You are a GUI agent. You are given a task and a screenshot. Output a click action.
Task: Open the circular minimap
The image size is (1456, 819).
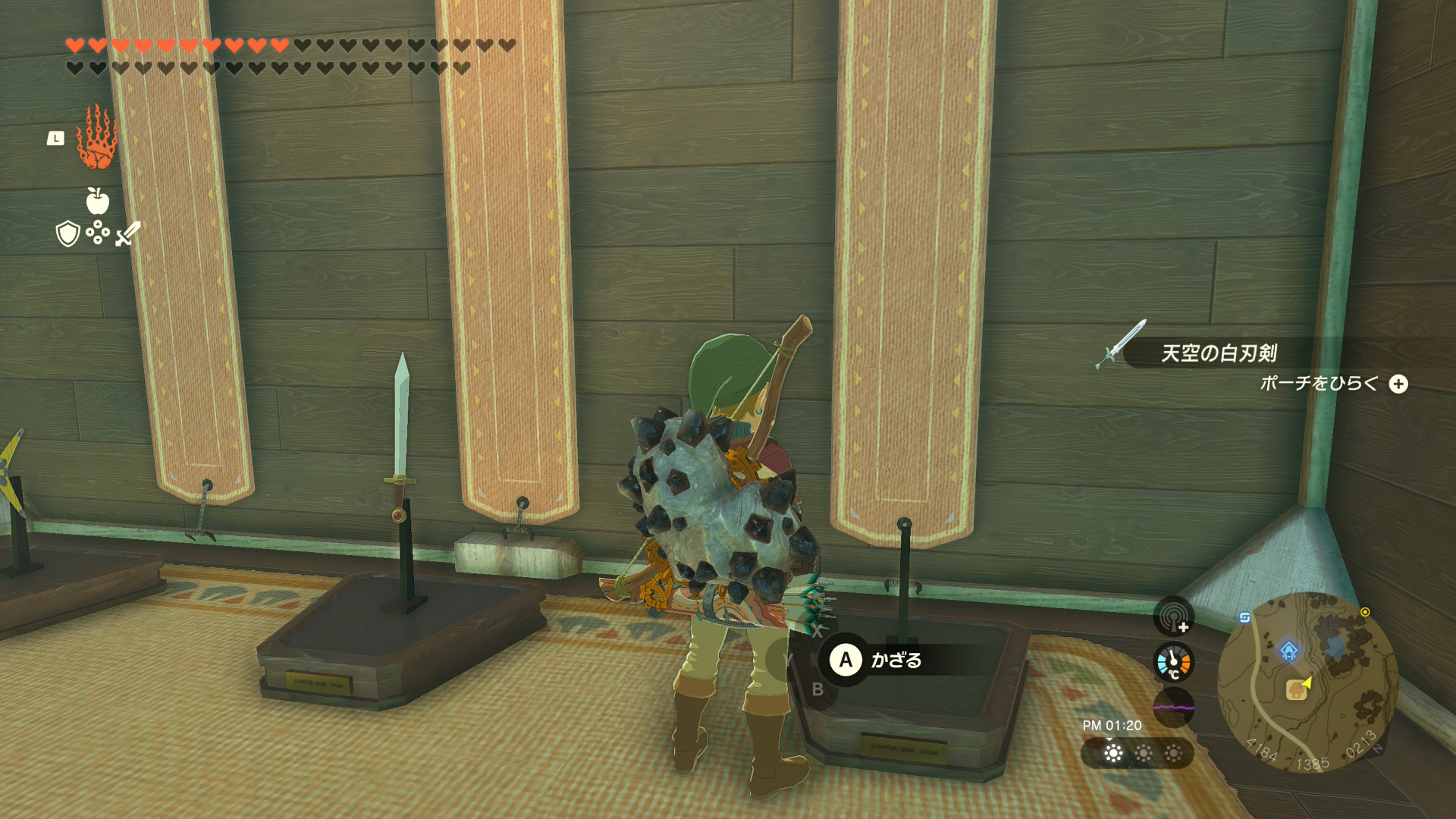pyautogui.click(x=1307, y=682)
